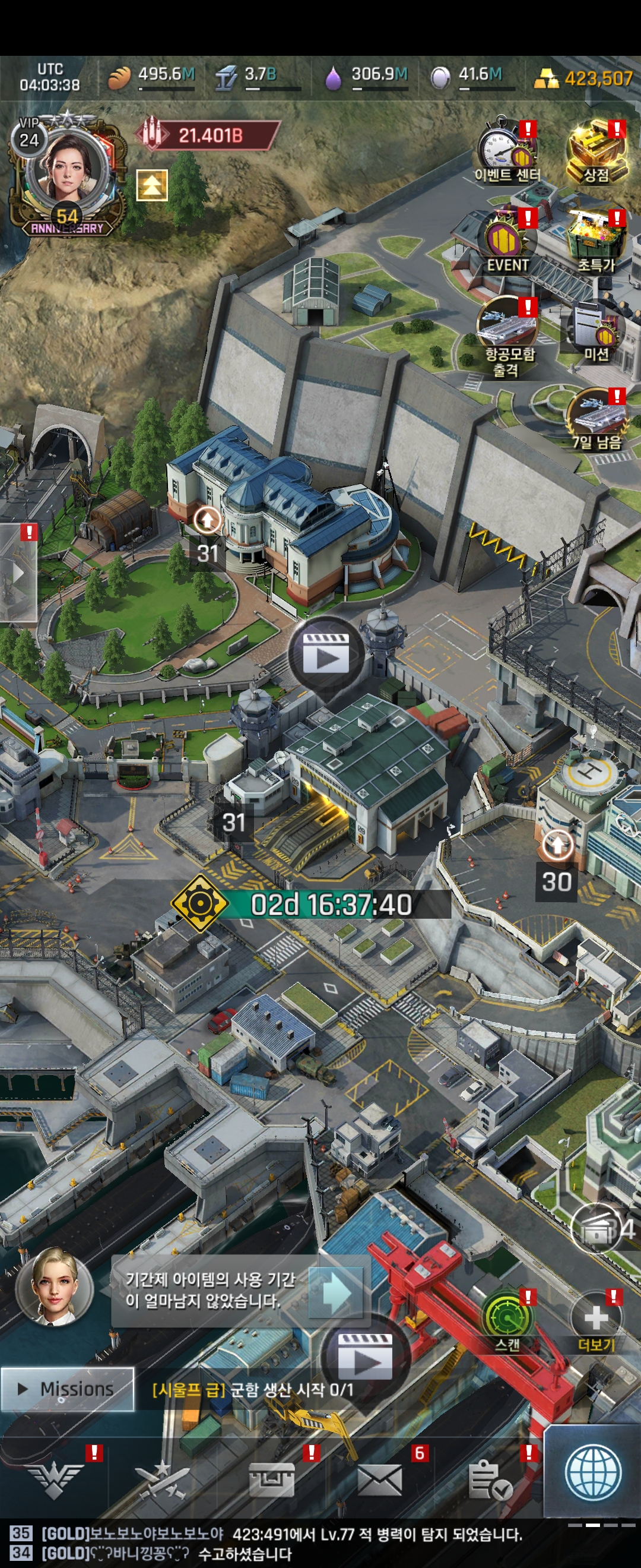The height and width of the screenshot is (1568, 641).
Task: Open the commander profile portrait
Action: click(x=66, y=170)
